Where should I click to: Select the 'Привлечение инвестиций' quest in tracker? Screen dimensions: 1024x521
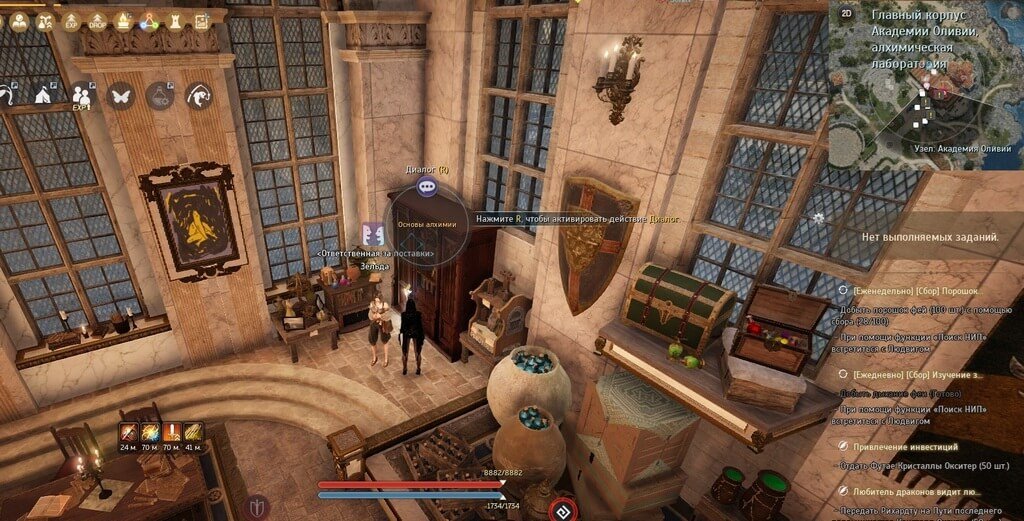[905, 446]
